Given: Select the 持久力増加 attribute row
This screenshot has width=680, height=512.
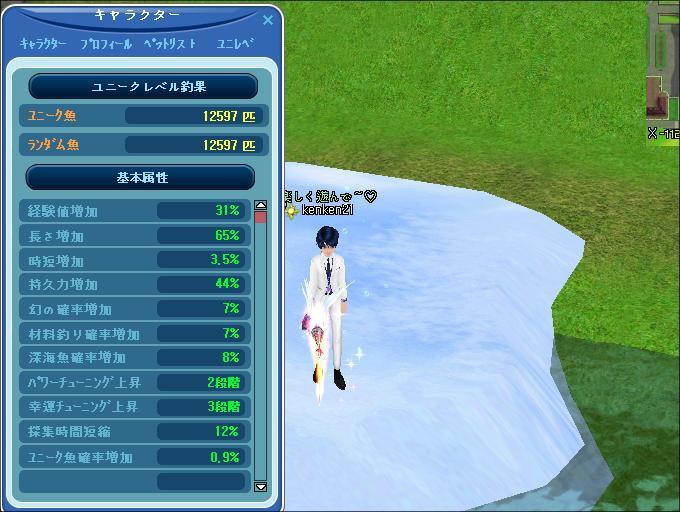Looking at the screenshot, I should coord(133,285).
